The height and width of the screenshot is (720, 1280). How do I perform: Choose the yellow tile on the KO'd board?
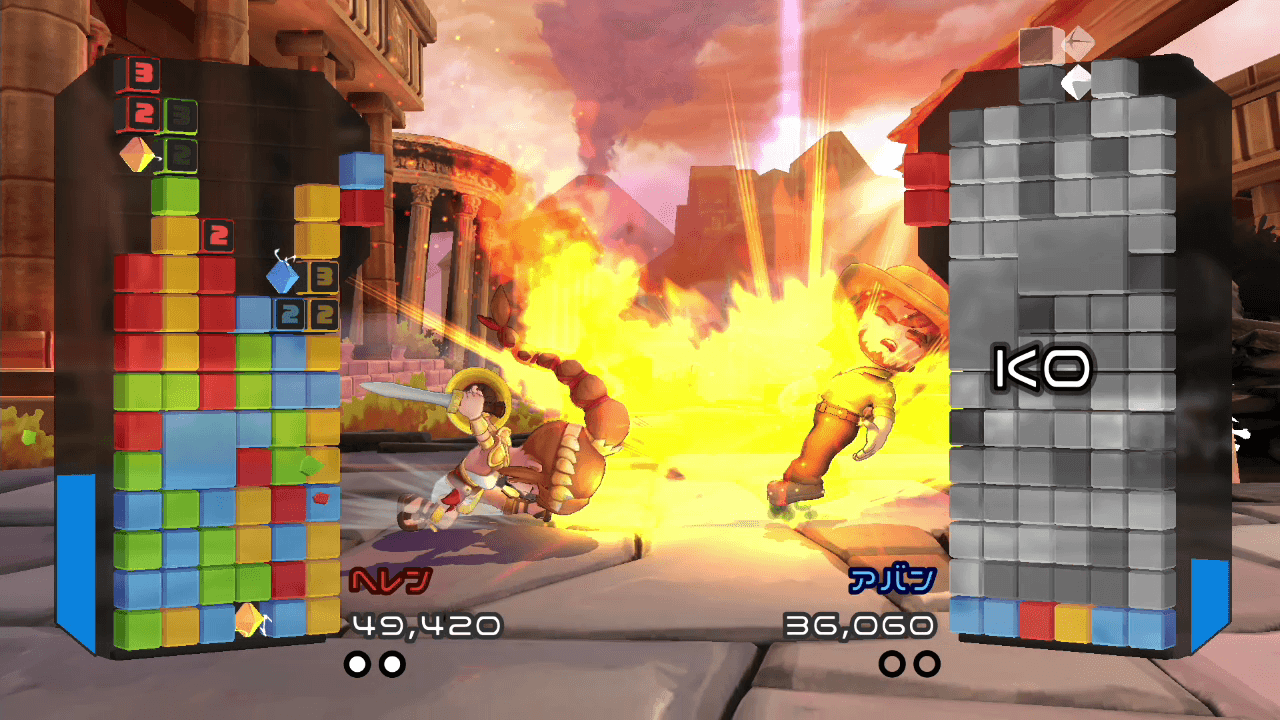1072,621
